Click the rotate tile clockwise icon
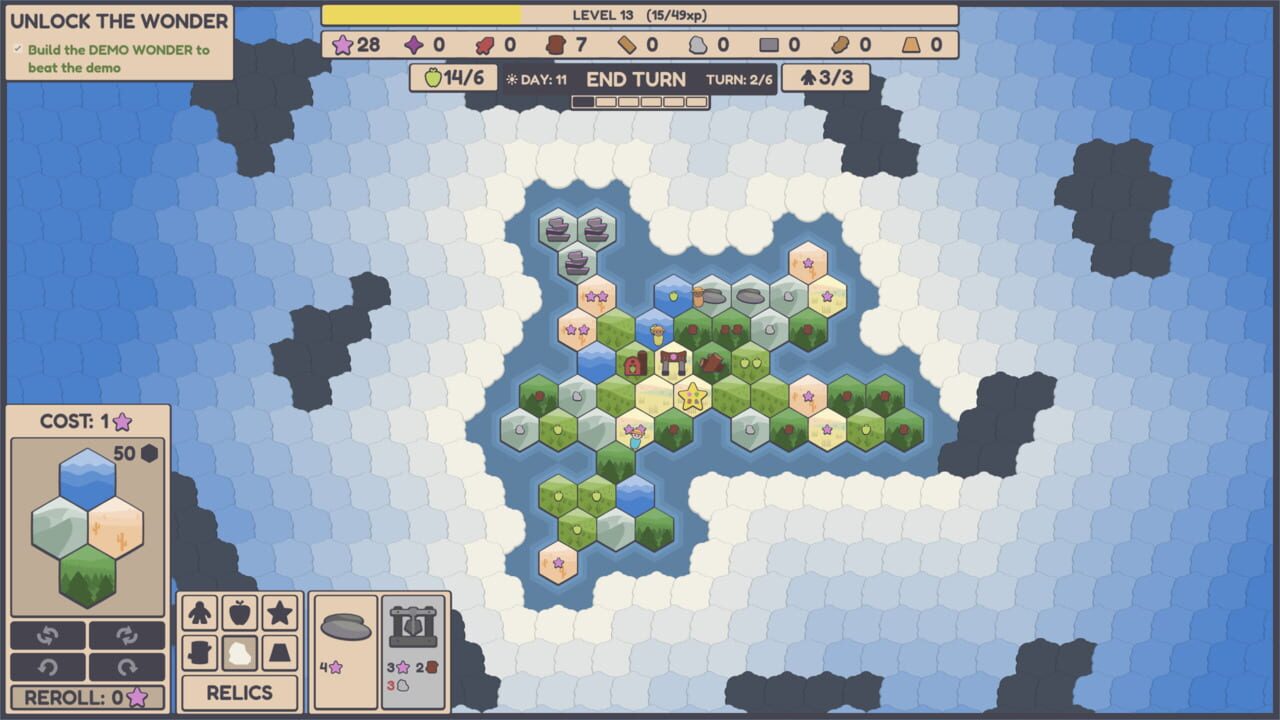1280x720 pixels. (x=128, y=633)
